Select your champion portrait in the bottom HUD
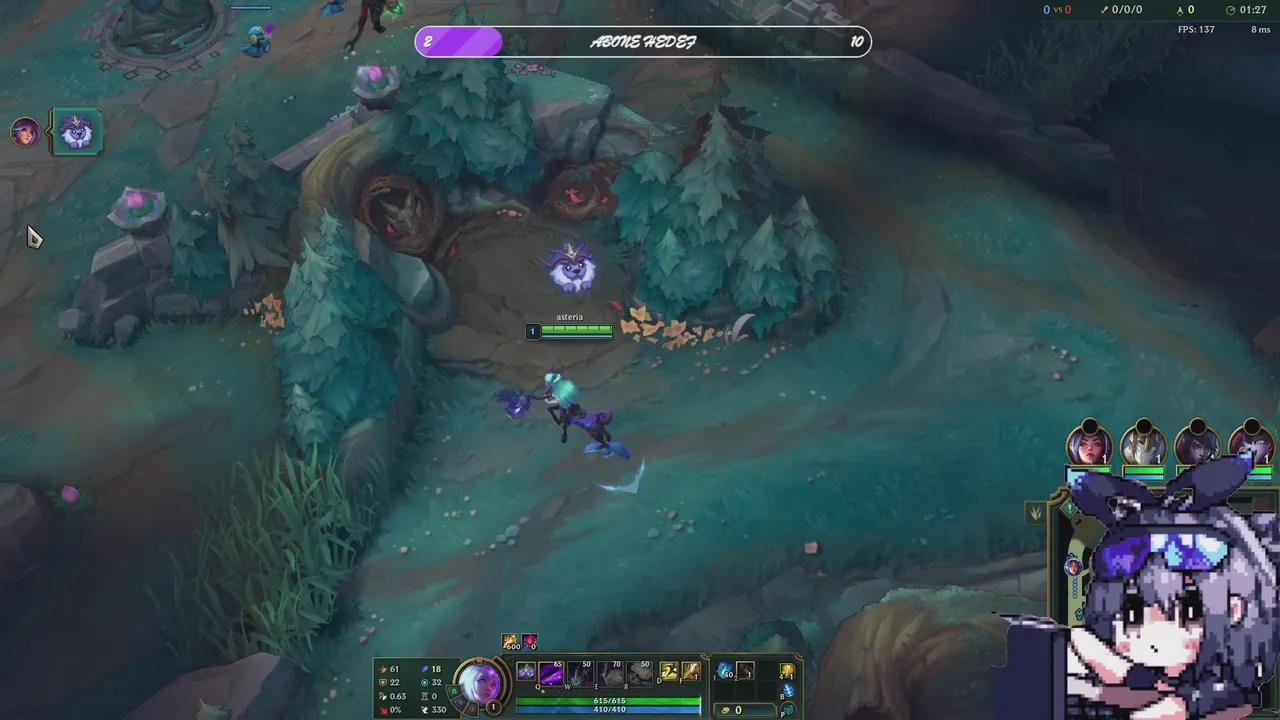The height and width of the screenshot is (720, 1280). pyautogui.click(x=483, y=685)
